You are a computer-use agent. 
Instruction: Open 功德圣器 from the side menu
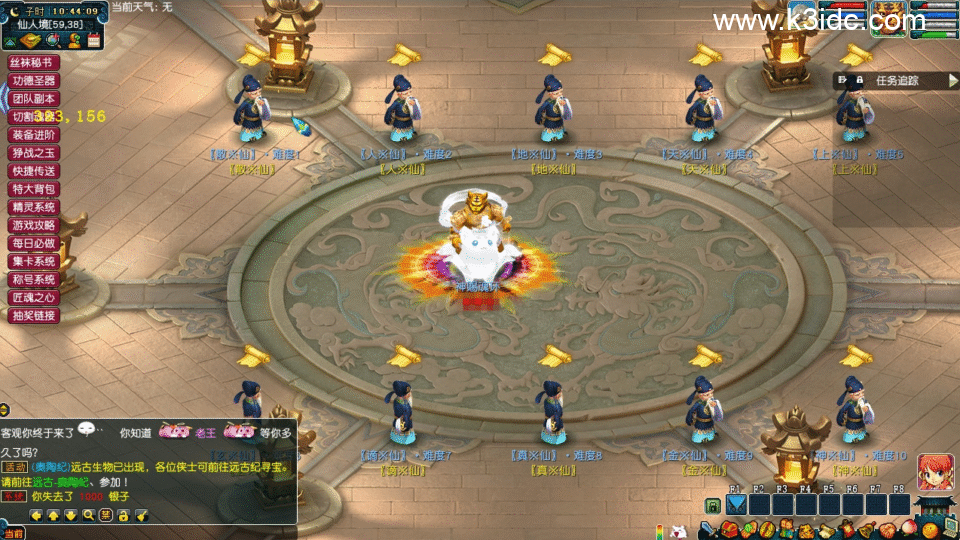35,80
